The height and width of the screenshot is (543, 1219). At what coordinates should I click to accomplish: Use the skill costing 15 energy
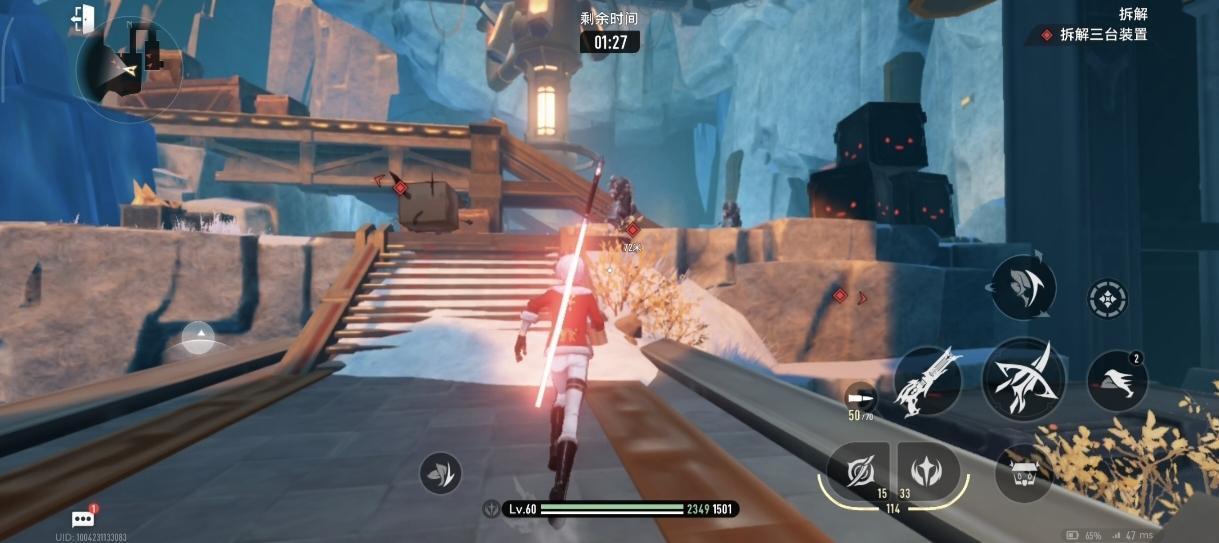pyautogui.click(x=858, y=468)
